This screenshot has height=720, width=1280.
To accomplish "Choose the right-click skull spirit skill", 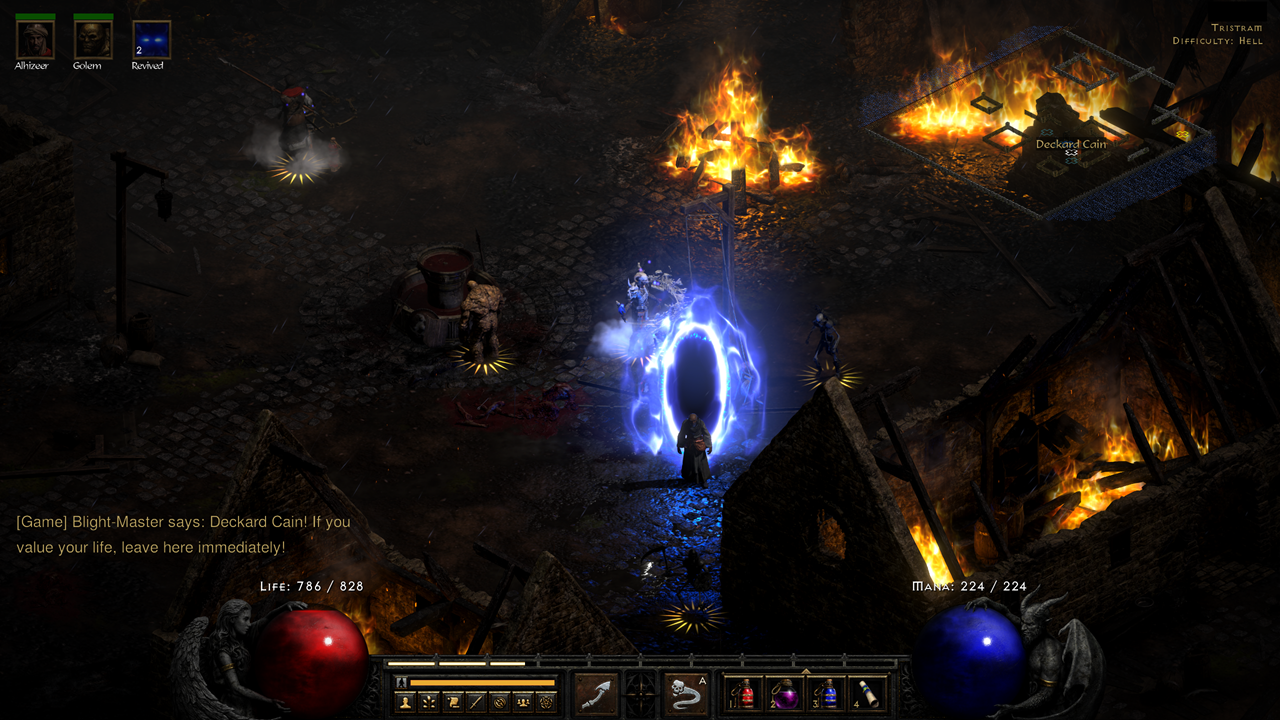I will point(686,694).
